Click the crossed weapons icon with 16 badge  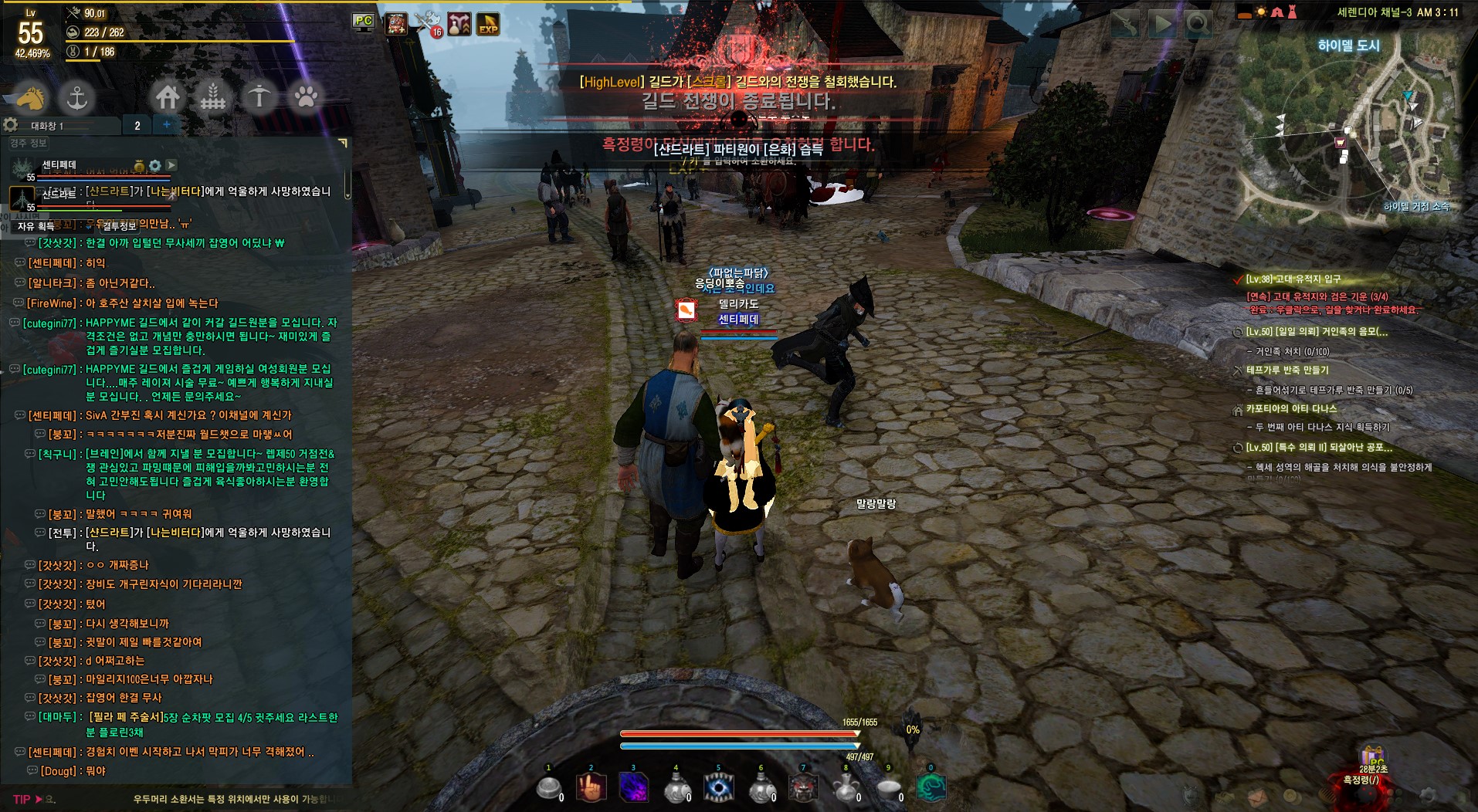427,24
